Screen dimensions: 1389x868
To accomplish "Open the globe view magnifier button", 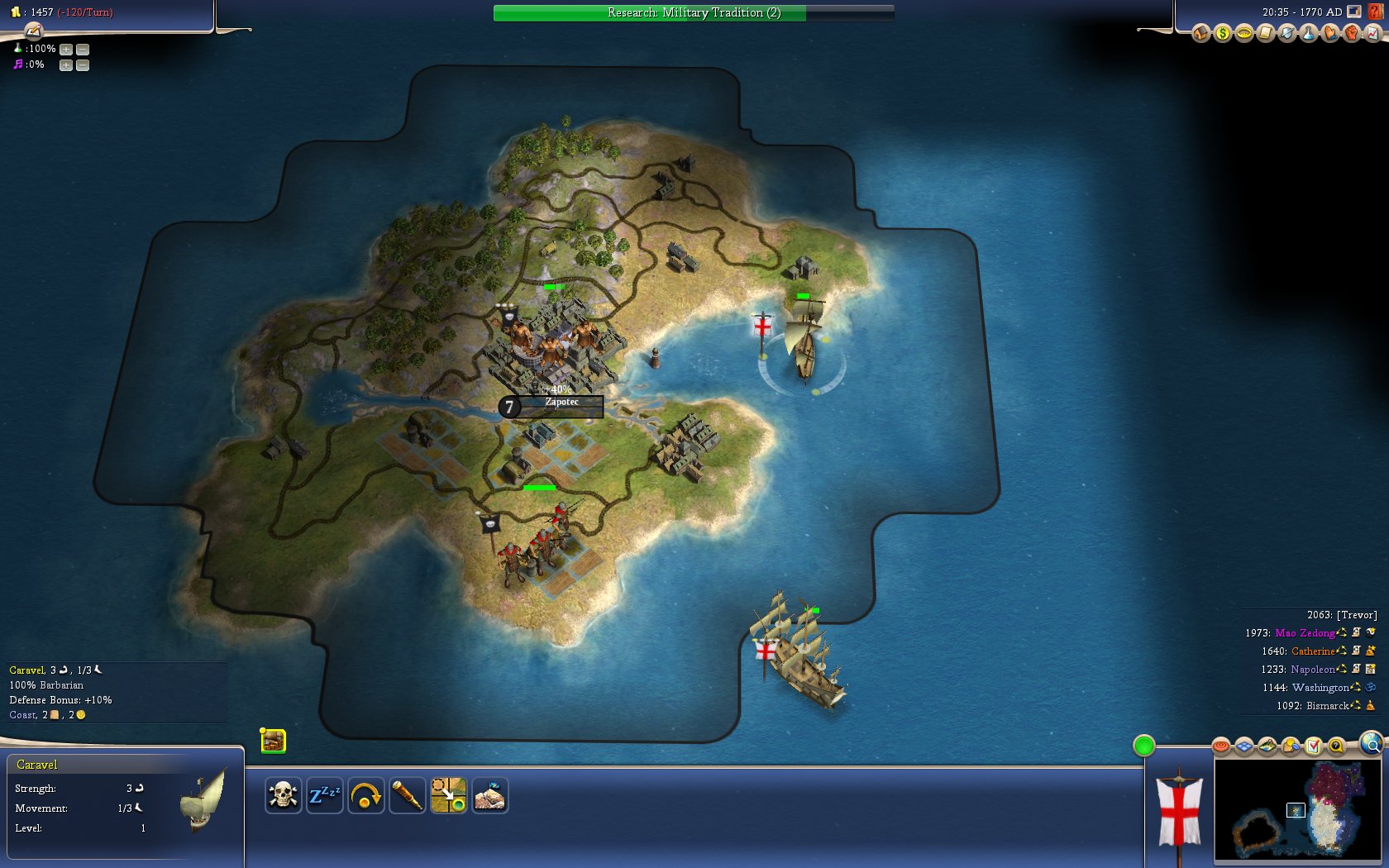I will [x=1371, y=744].
